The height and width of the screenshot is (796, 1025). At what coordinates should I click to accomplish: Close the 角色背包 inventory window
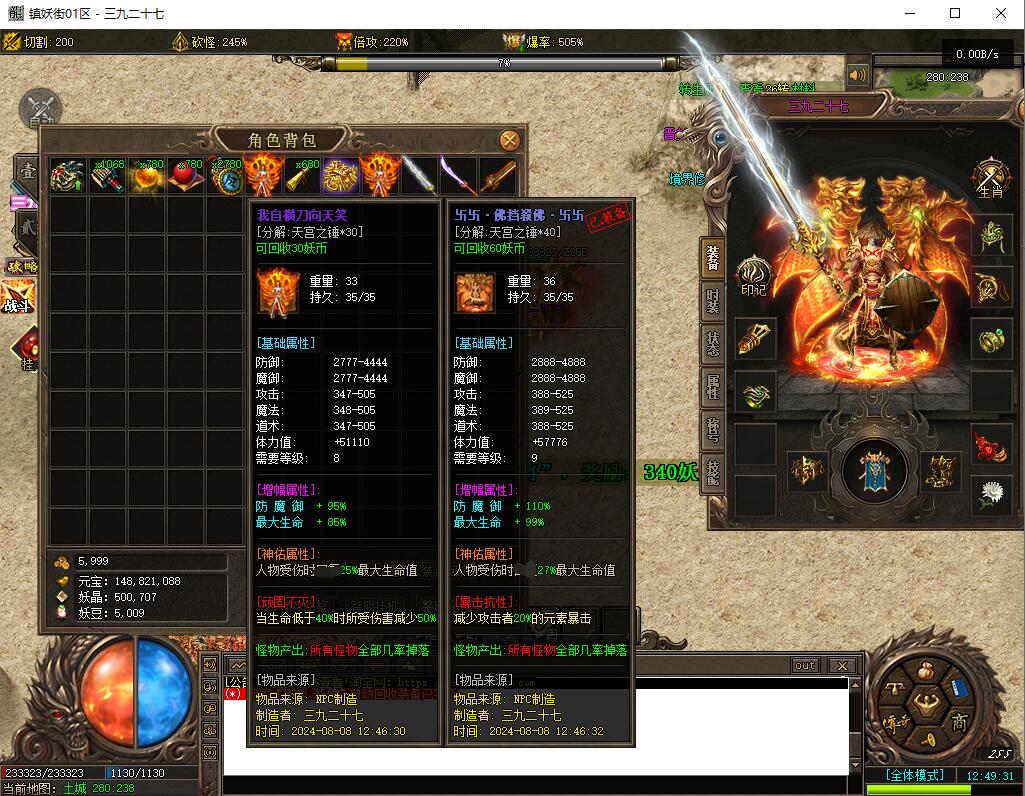click(509, 140)
